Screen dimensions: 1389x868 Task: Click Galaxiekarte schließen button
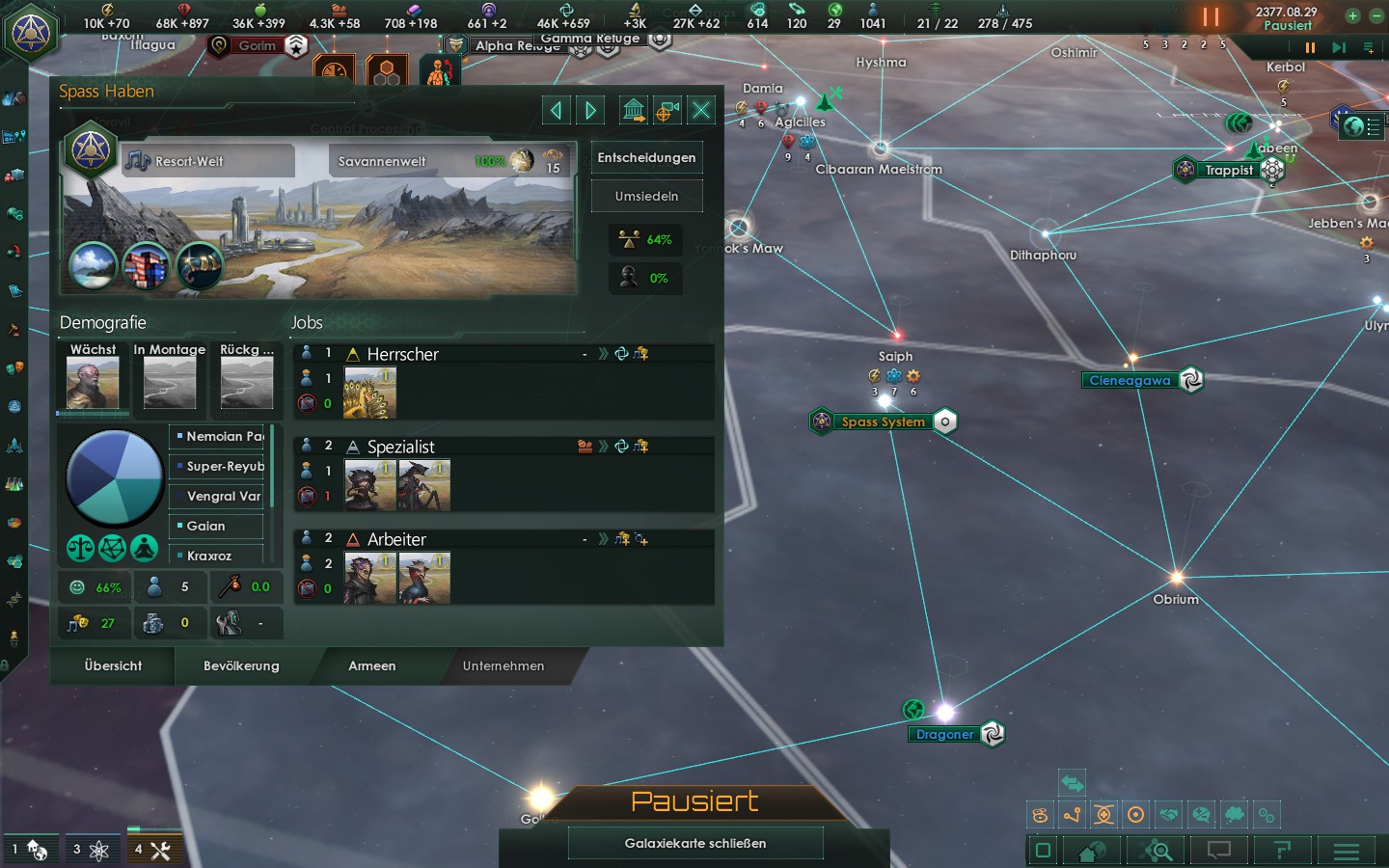[x=694, y=843]
